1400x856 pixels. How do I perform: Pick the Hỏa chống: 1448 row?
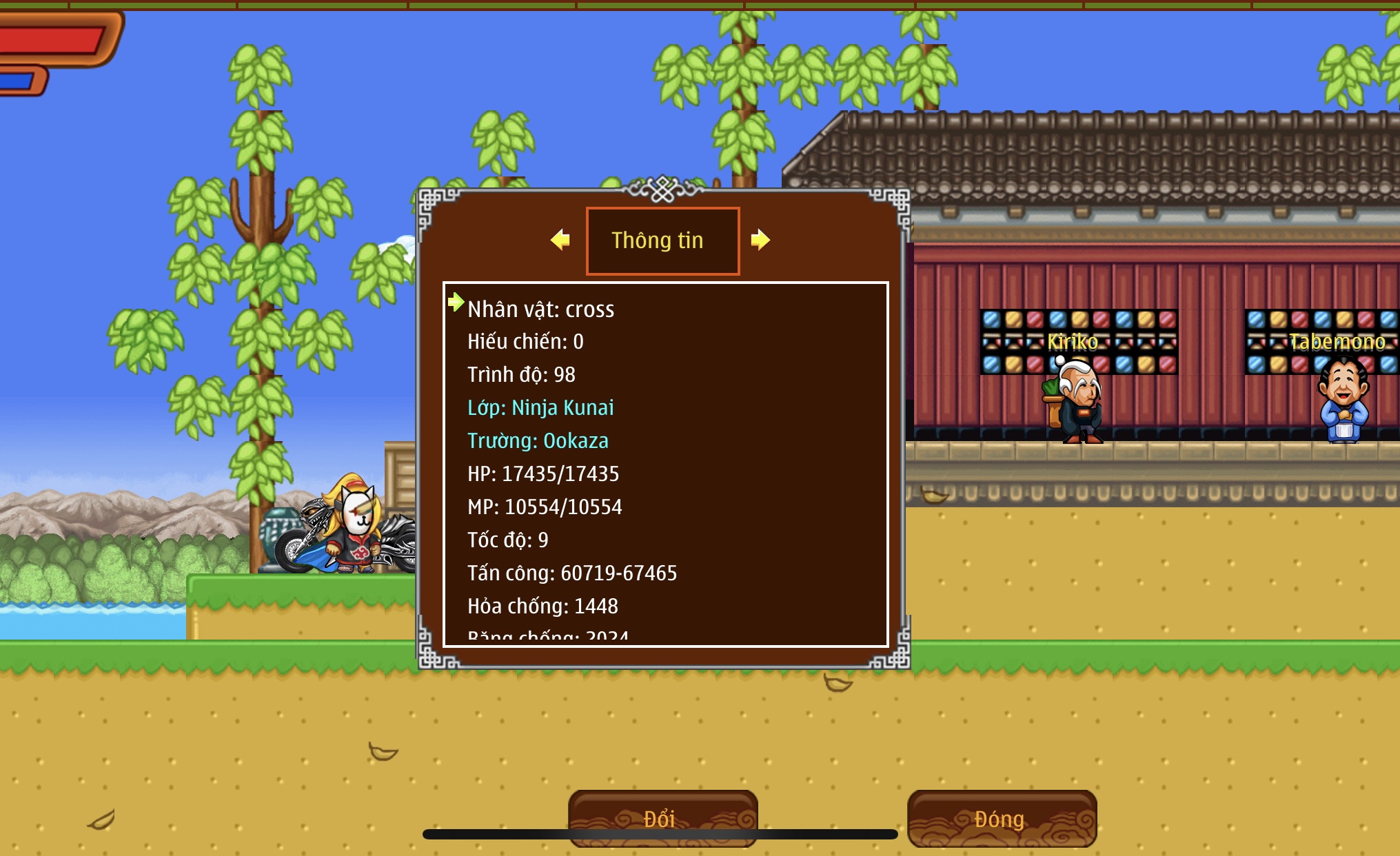[542, 606]
